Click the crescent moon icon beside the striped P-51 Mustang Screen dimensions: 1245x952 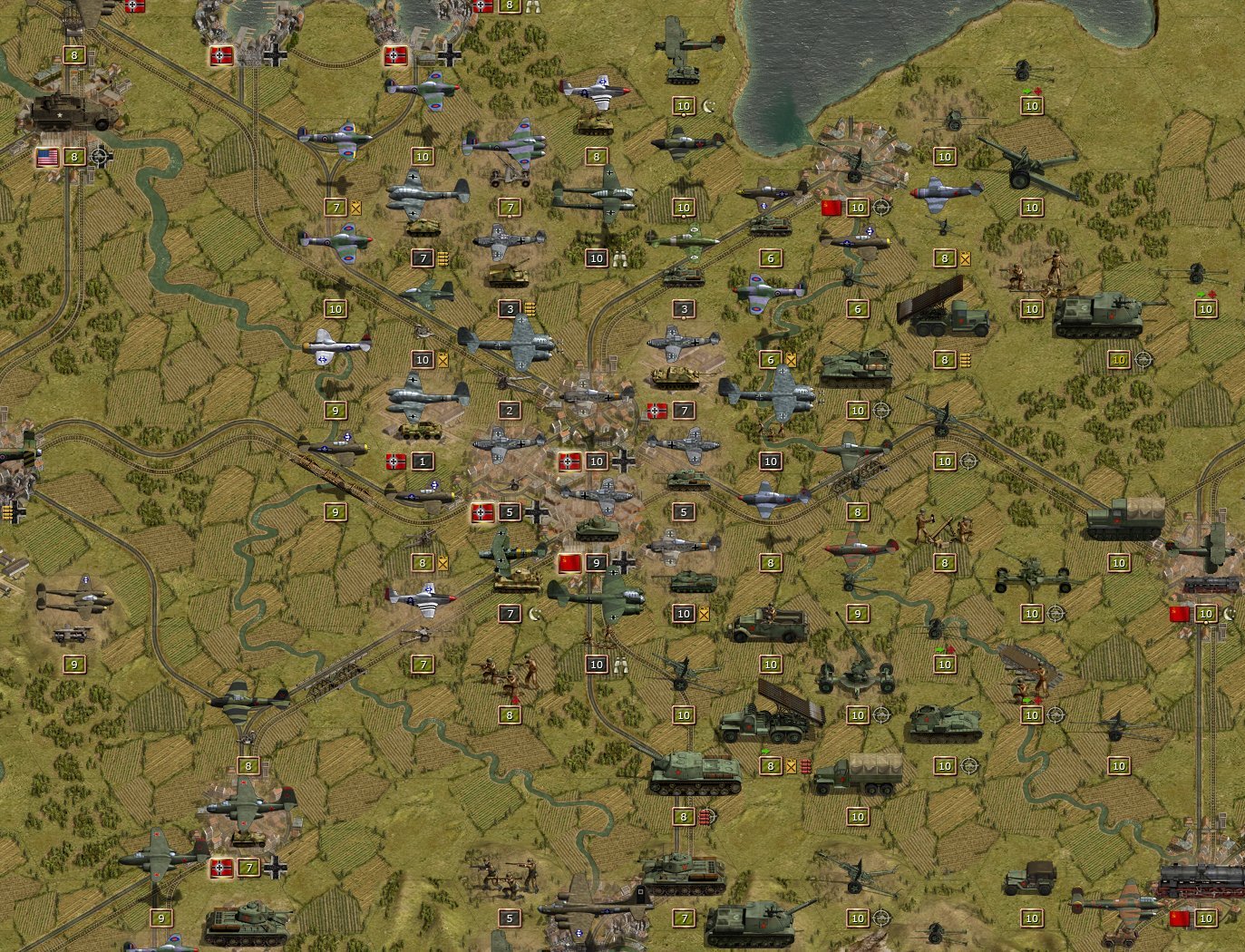click(531, 613)
